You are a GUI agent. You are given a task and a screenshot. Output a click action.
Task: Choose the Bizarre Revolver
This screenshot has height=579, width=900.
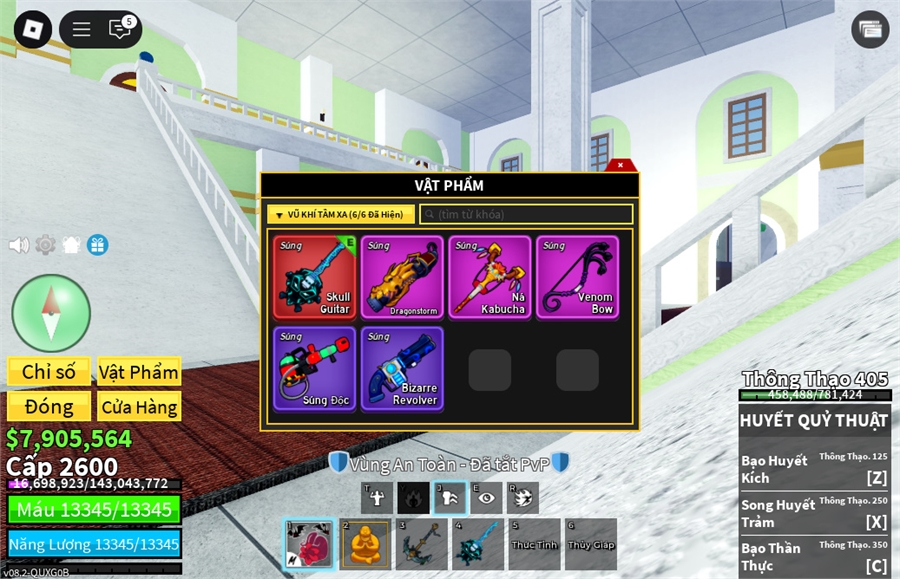point(402,368)
